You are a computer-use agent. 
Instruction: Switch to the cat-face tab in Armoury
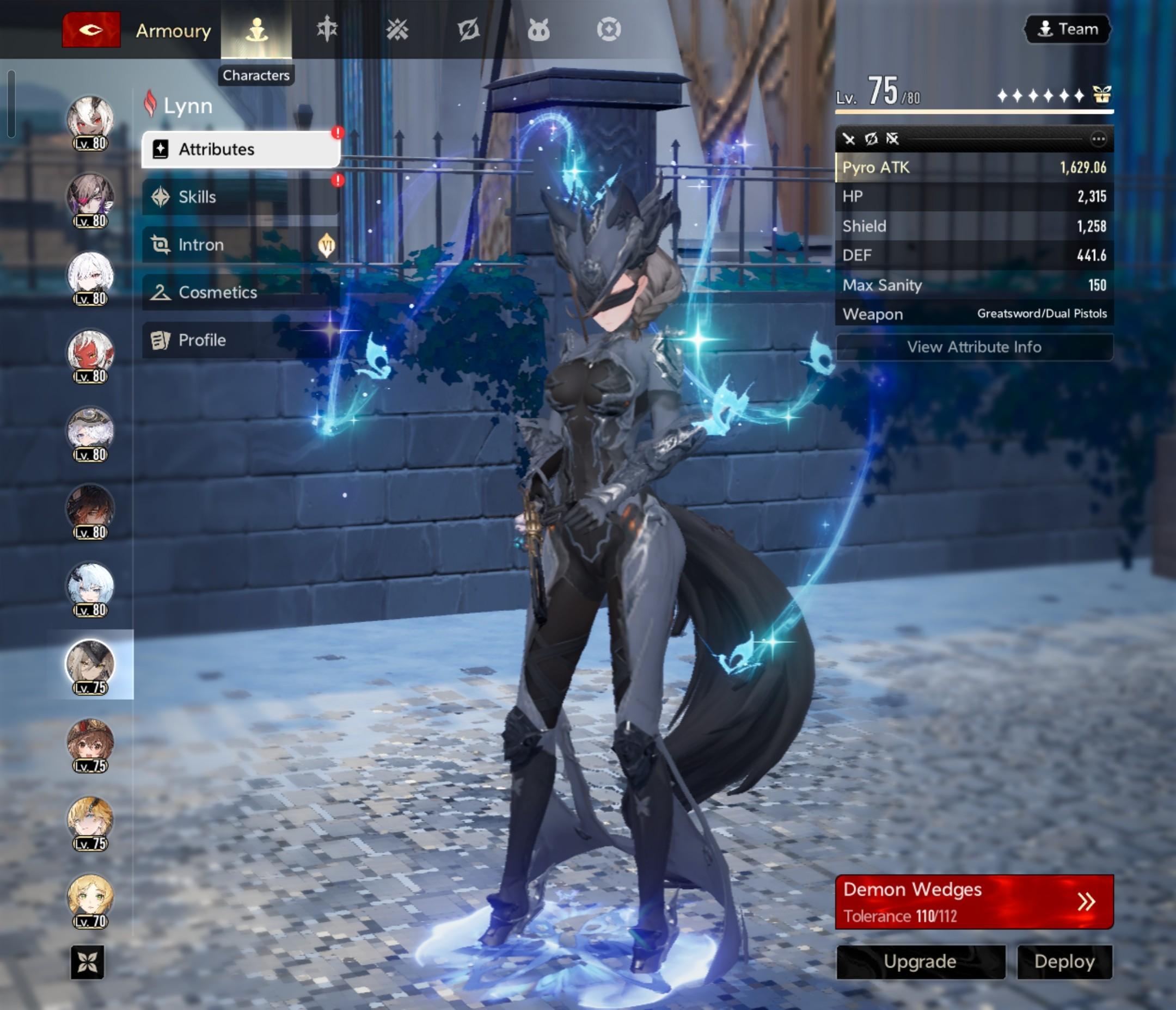(538, 29)
